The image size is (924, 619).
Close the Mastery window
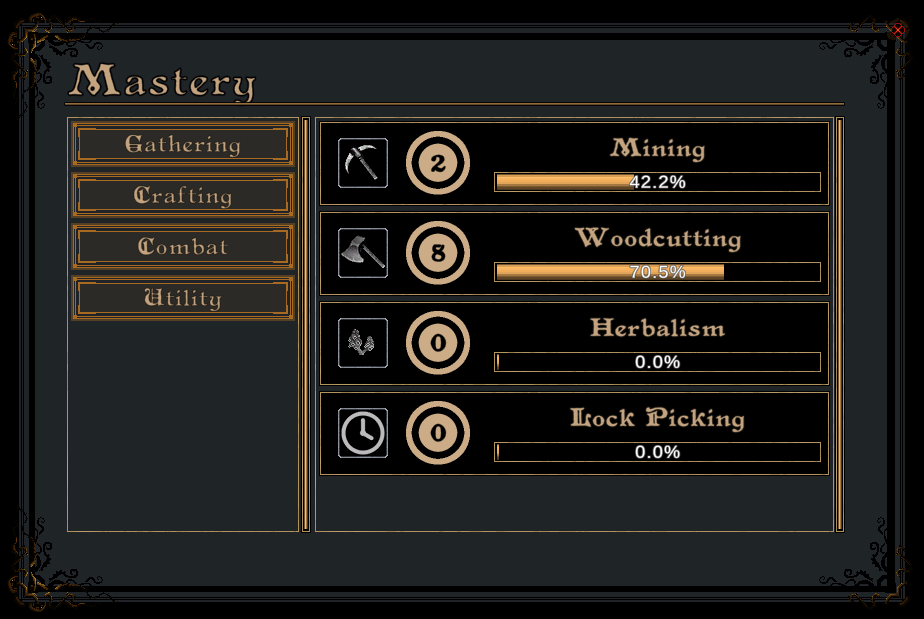[897, 31]
